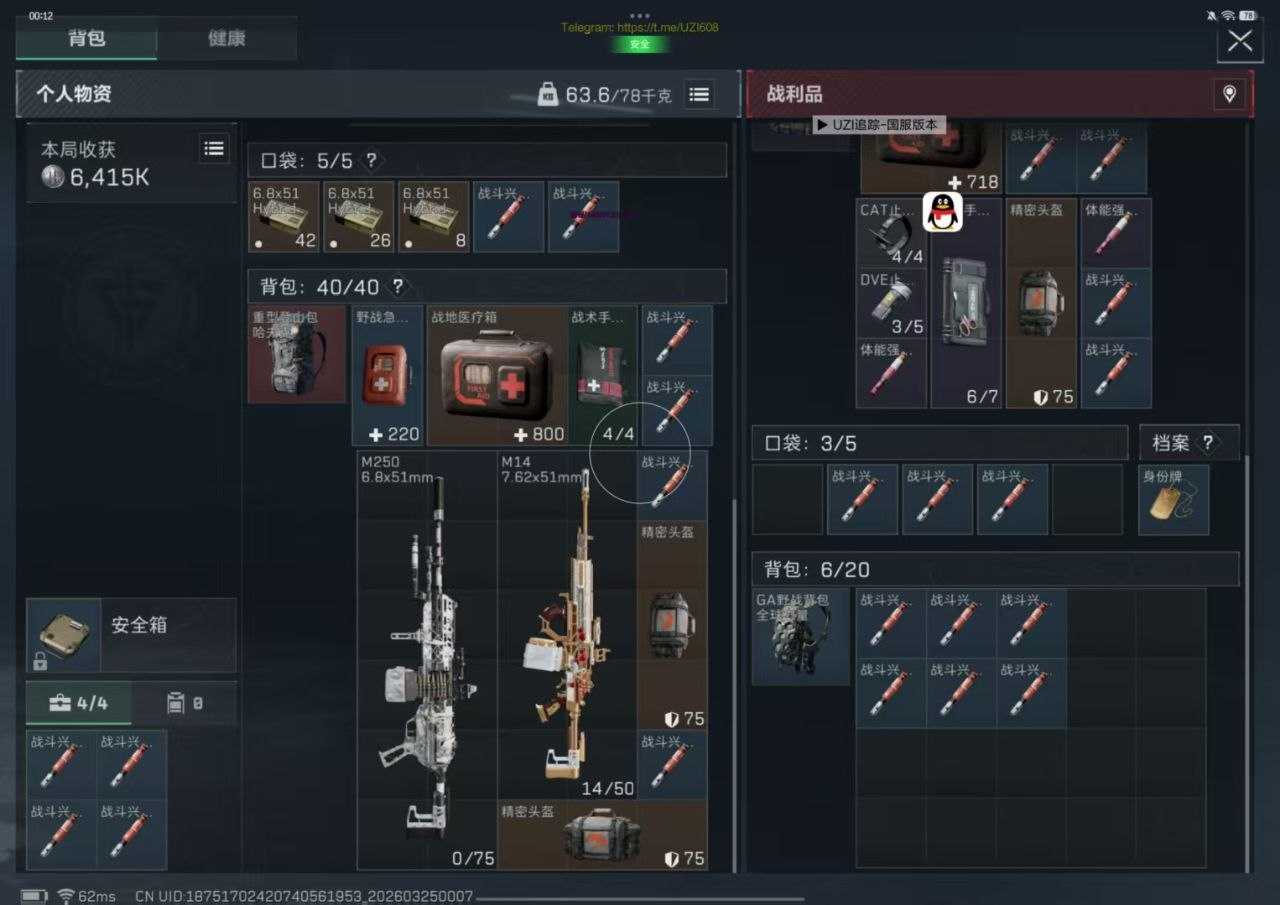1280x905 pixels.
Task: Click the 战利品 map marker button
Action: (x=1229, y=94)
